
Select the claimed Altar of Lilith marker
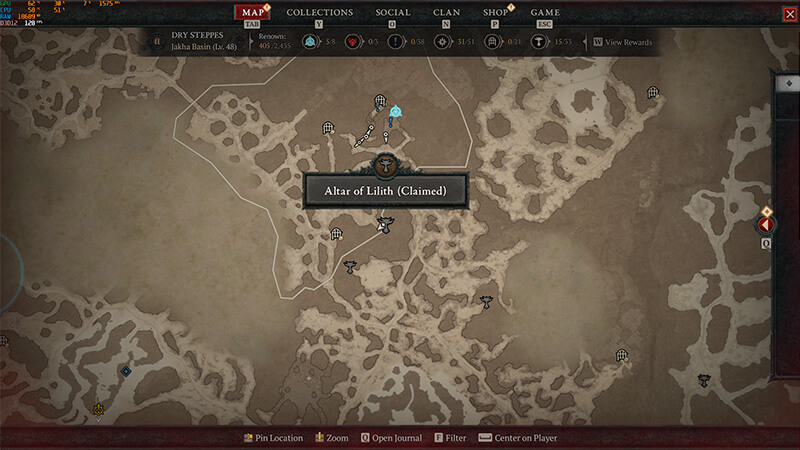(385, 165)
